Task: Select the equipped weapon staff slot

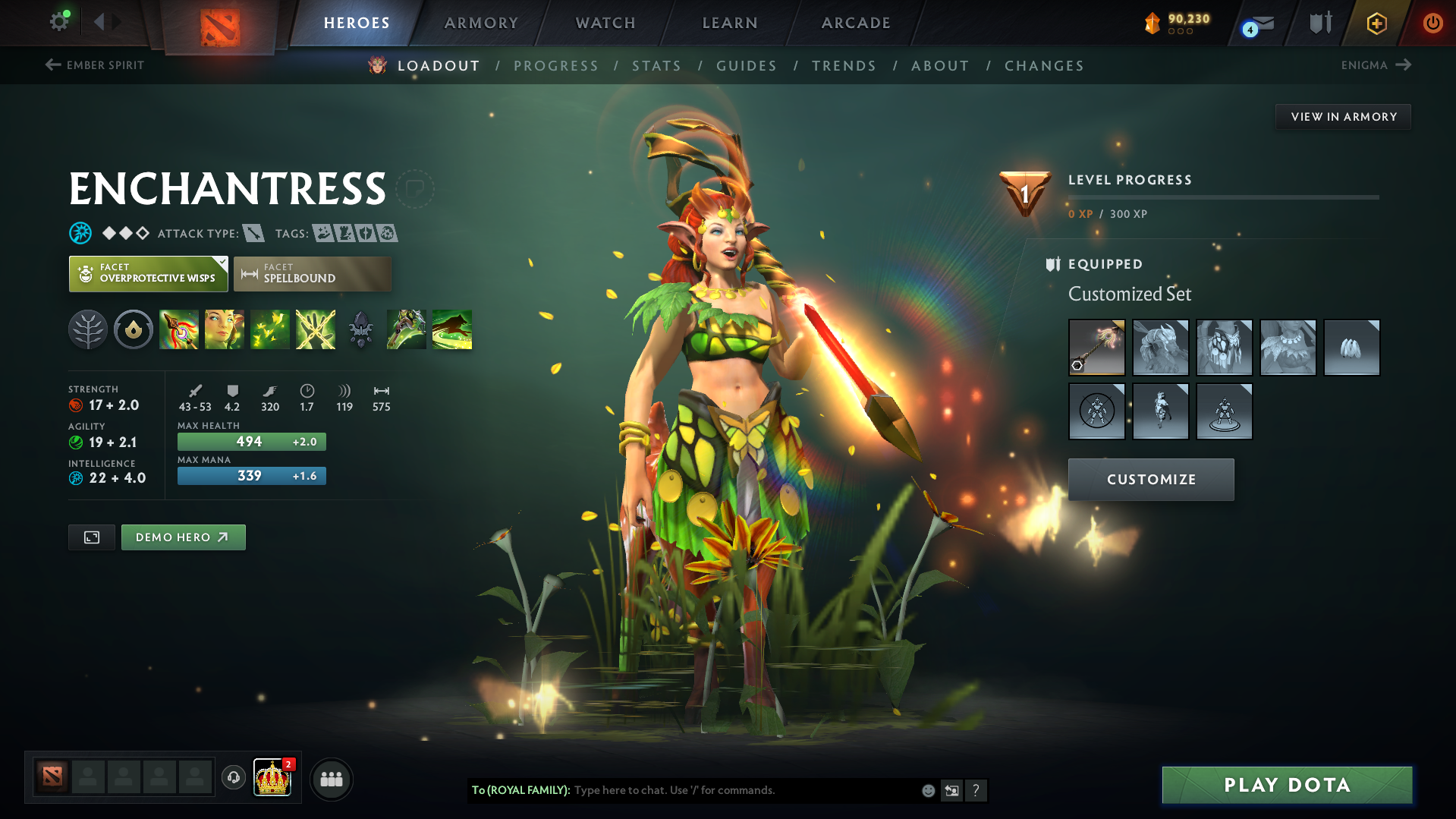Action: tap(1096, 348)
